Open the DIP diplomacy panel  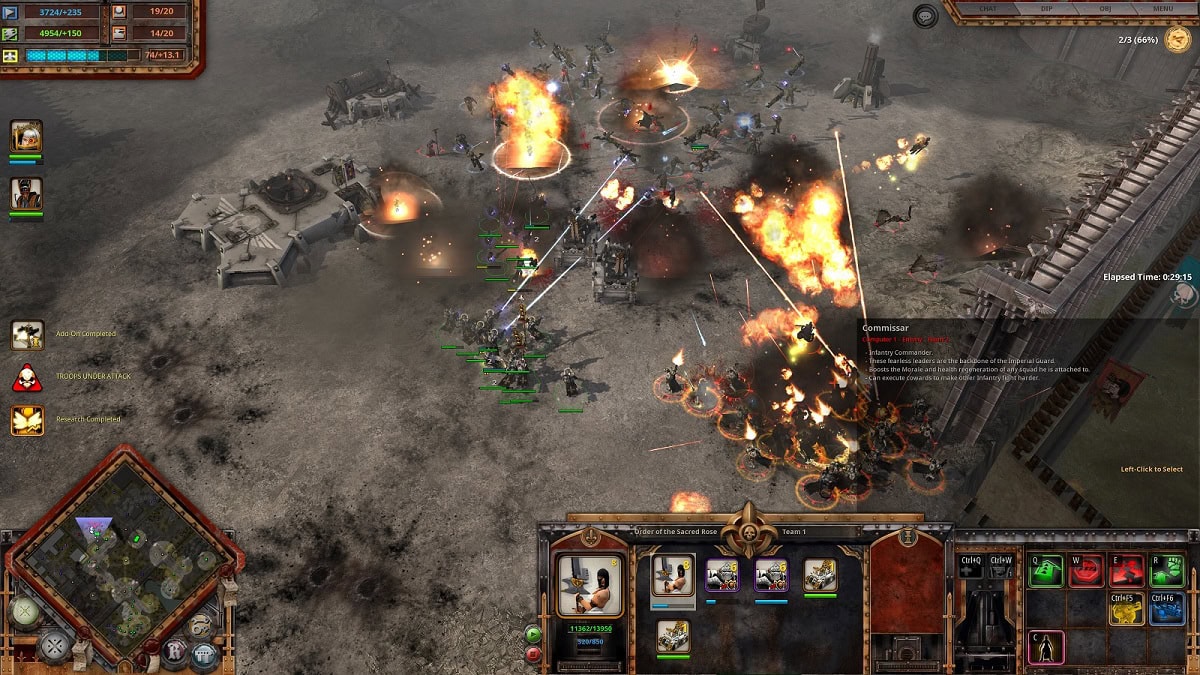[1044, 9]
